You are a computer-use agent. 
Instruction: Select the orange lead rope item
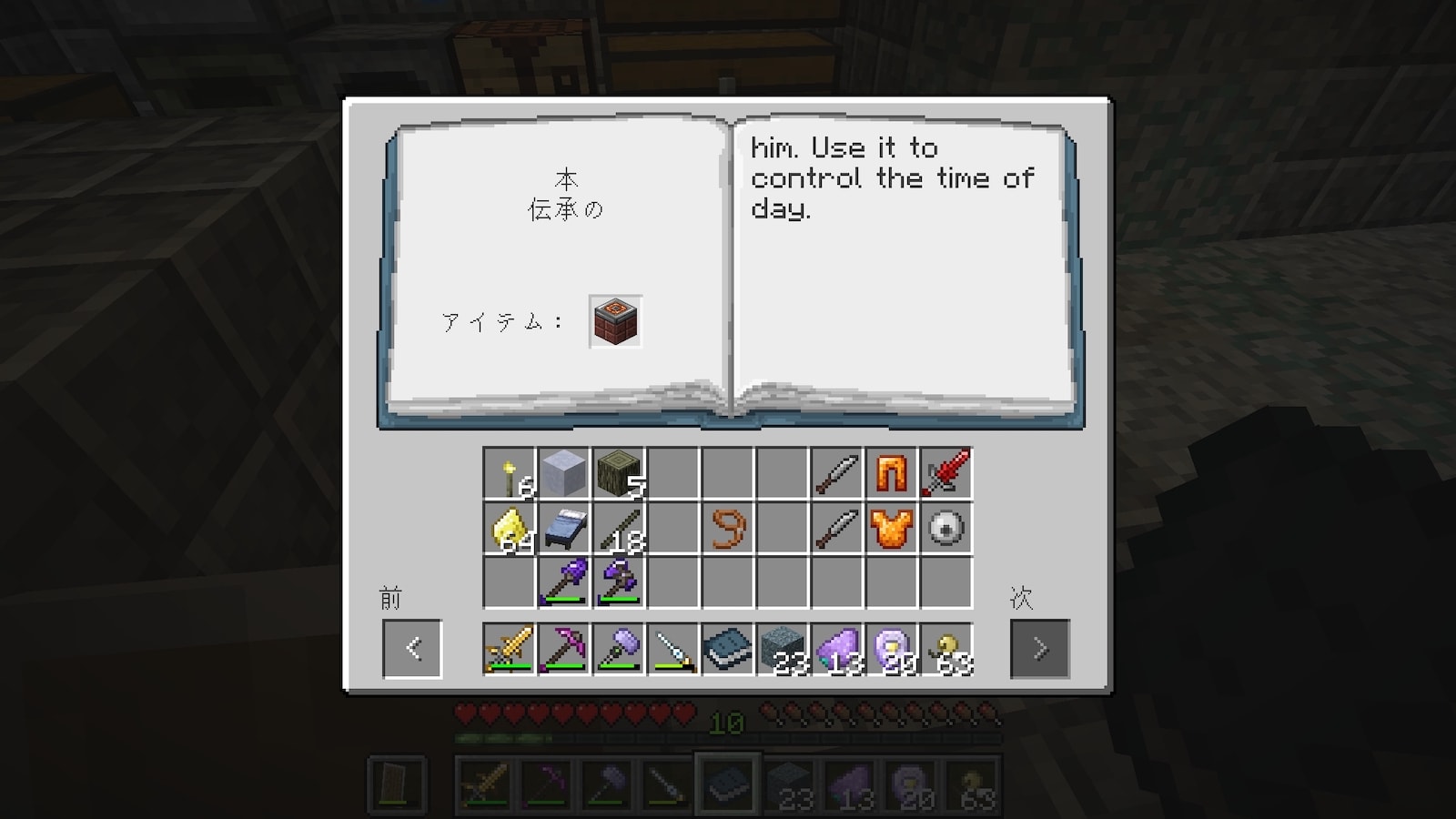tap(727, 529)
